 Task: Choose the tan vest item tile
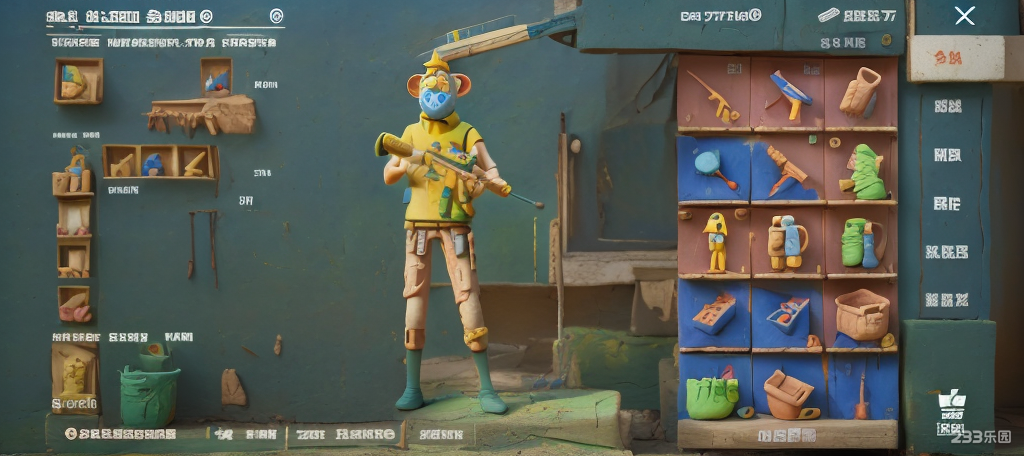(x=860, y=93)
